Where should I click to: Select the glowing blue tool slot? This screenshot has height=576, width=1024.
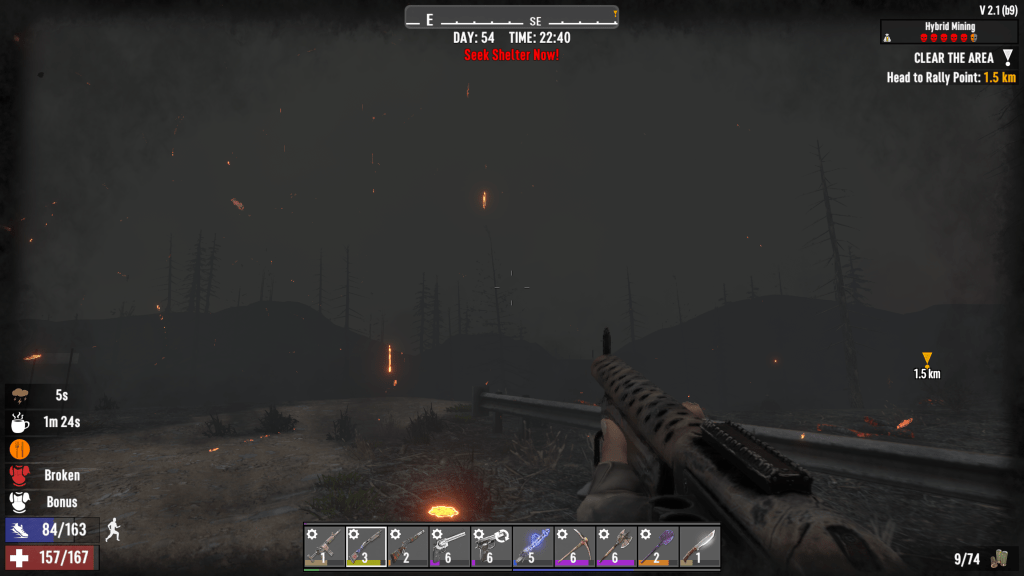pos(533,546)
